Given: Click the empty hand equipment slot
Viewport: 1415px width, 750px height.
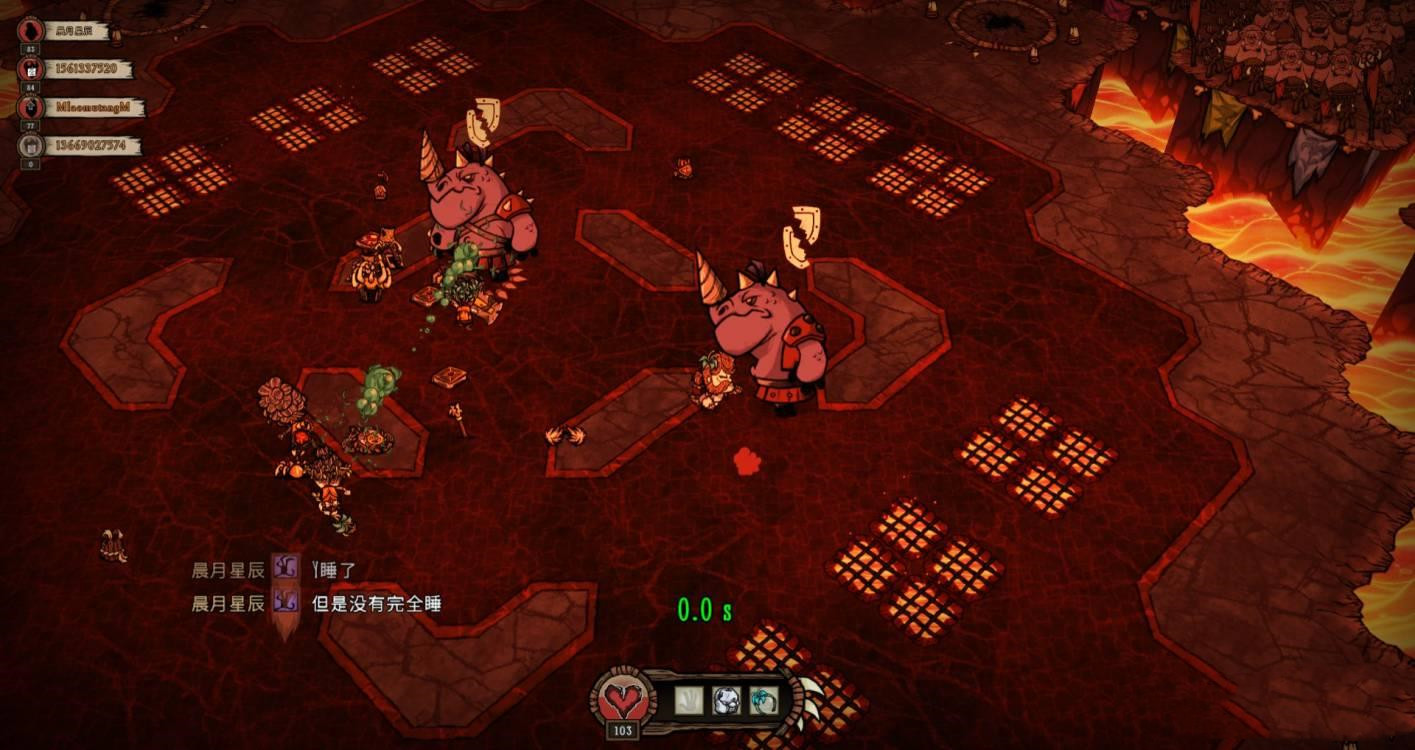Looking at the screenshot, I should [x=689, y=699].
